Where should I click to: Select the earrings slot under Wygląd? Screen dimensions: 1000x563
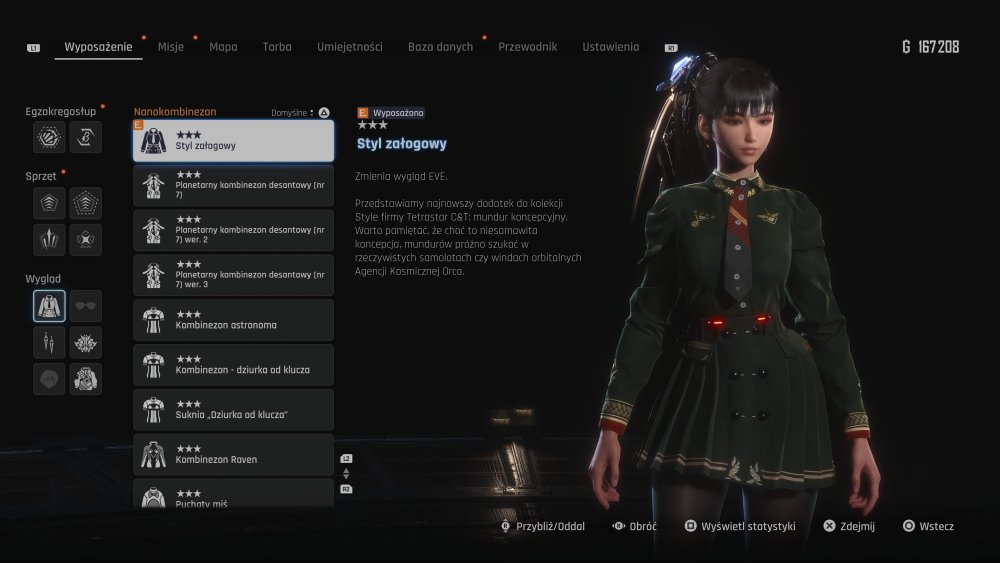click(49, 343)
